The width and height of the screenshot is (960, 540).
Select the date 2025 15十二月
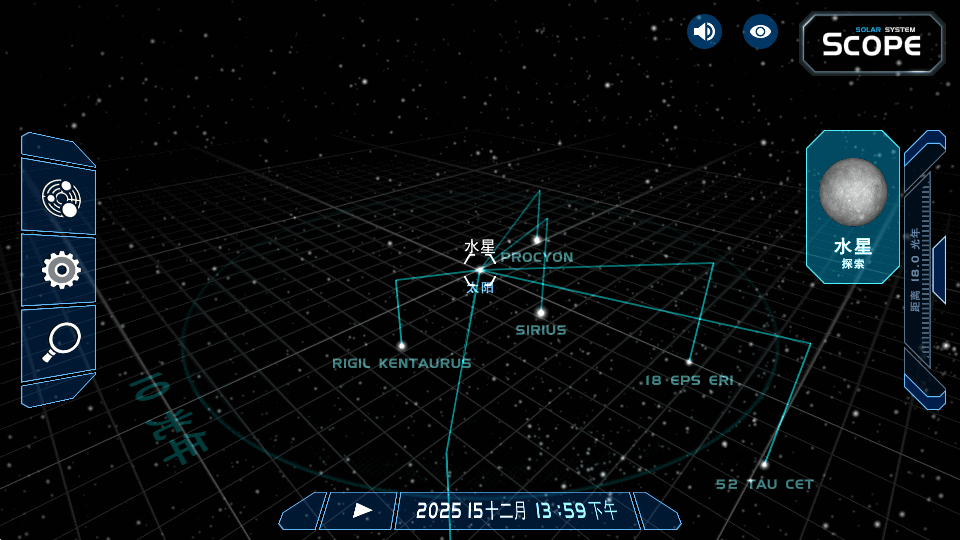[471, 511]
